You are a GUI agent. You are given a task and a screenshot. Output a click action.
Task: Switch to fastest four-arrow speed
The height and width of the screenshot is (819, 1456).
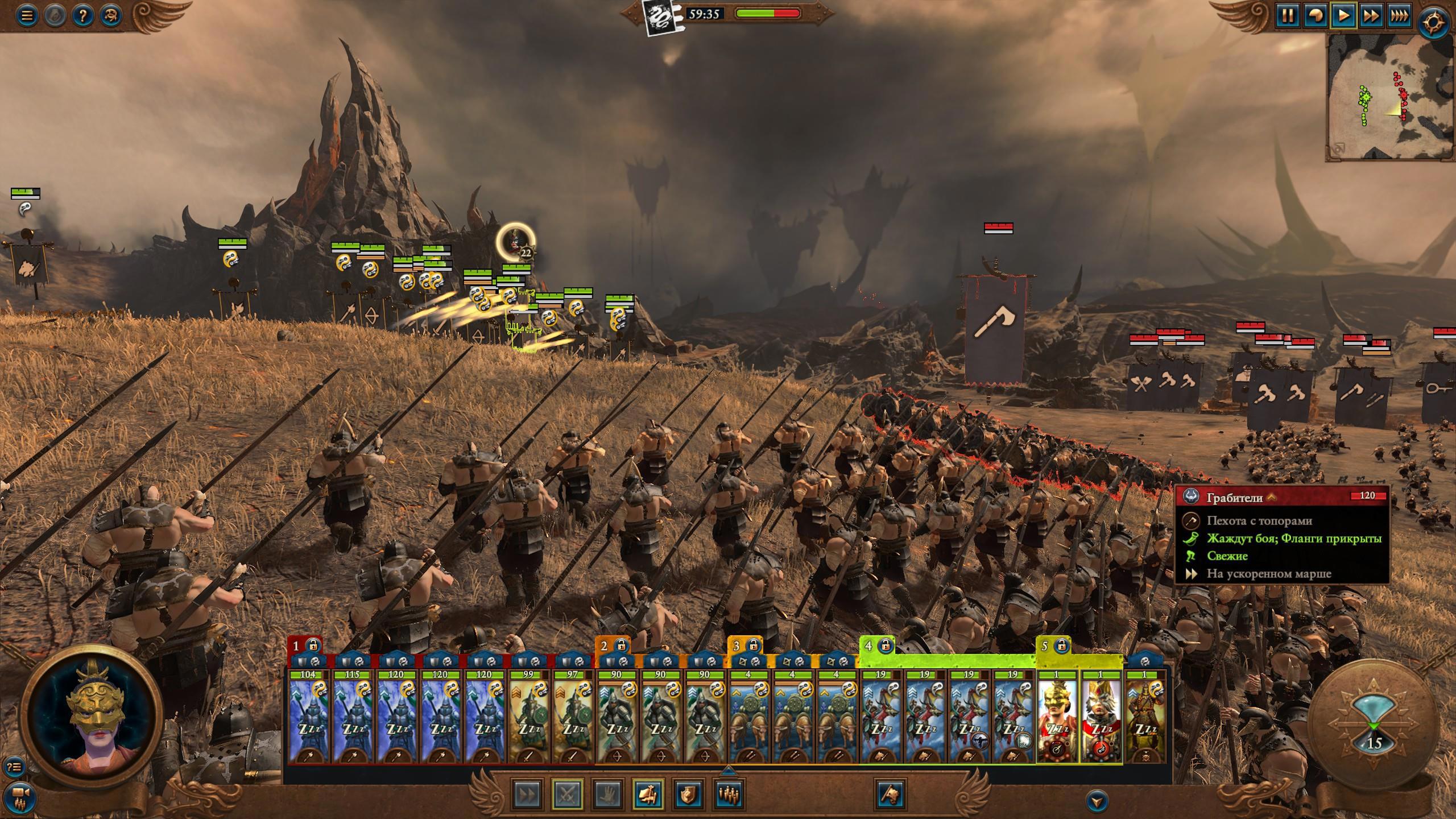coord(1399,15)
